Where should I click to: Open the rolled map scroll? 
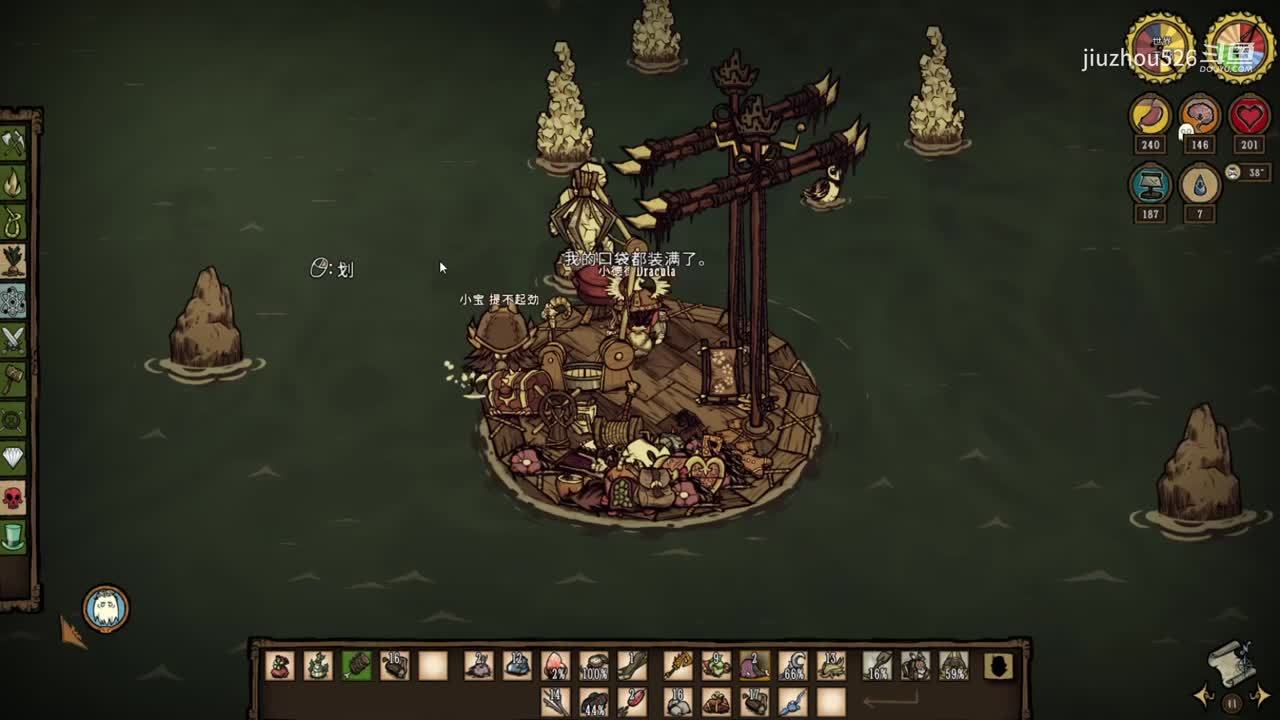(1232, 660)
